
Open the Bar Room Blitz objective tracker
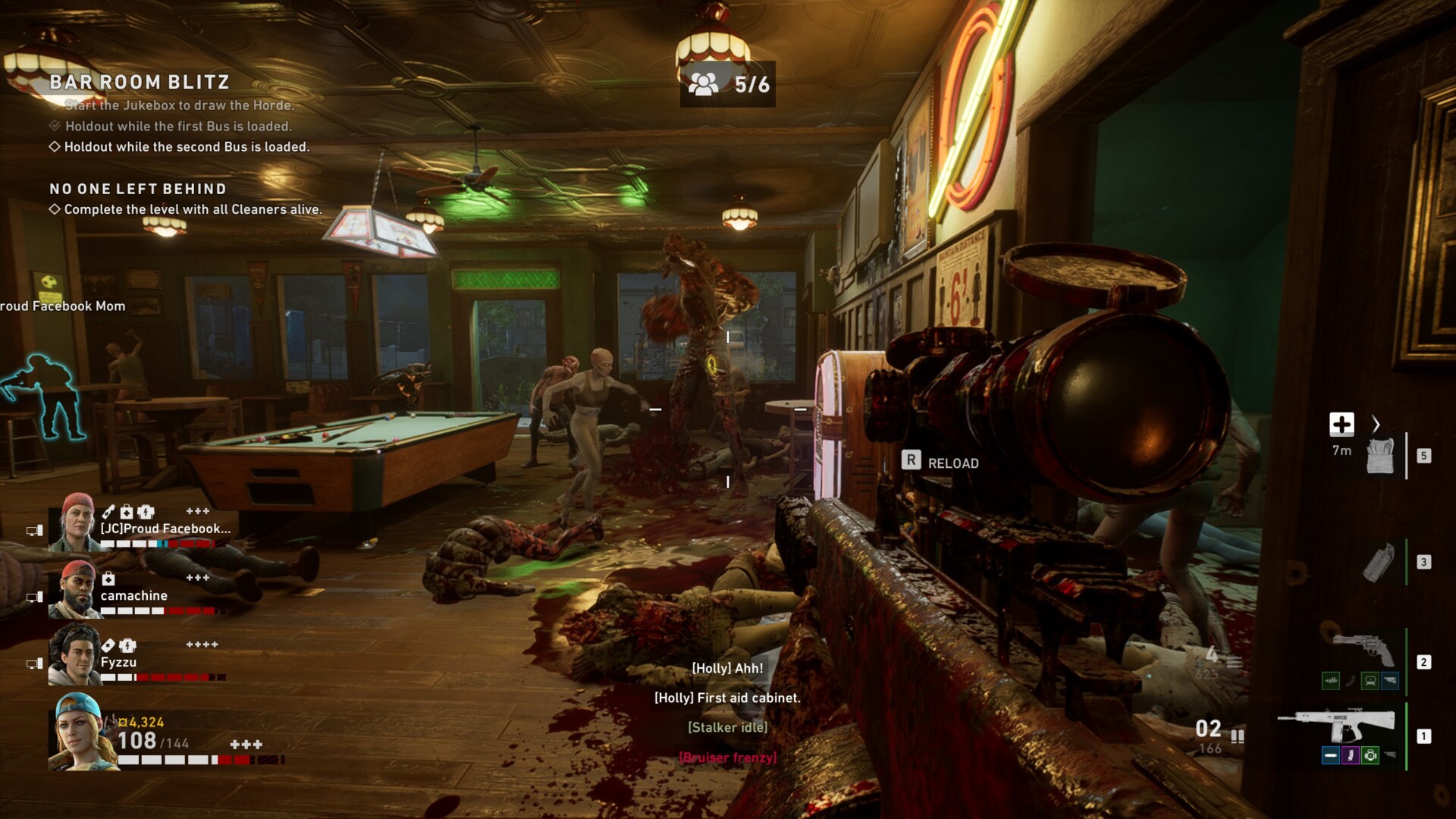(x=140, y=82)
